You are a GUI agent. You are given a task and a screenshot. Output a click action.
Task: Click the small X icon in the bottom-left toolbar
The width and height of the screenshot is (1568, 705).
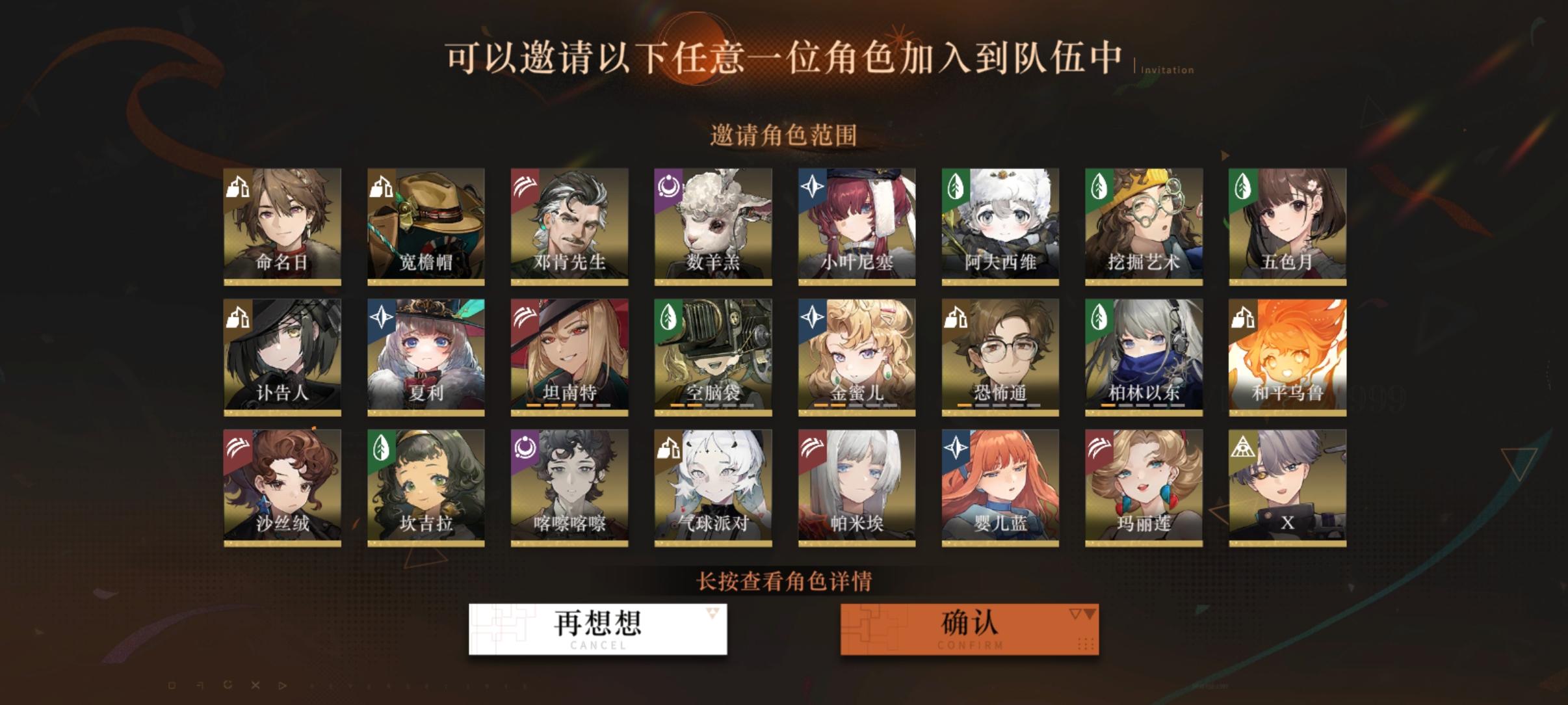[x=255, y=685]
